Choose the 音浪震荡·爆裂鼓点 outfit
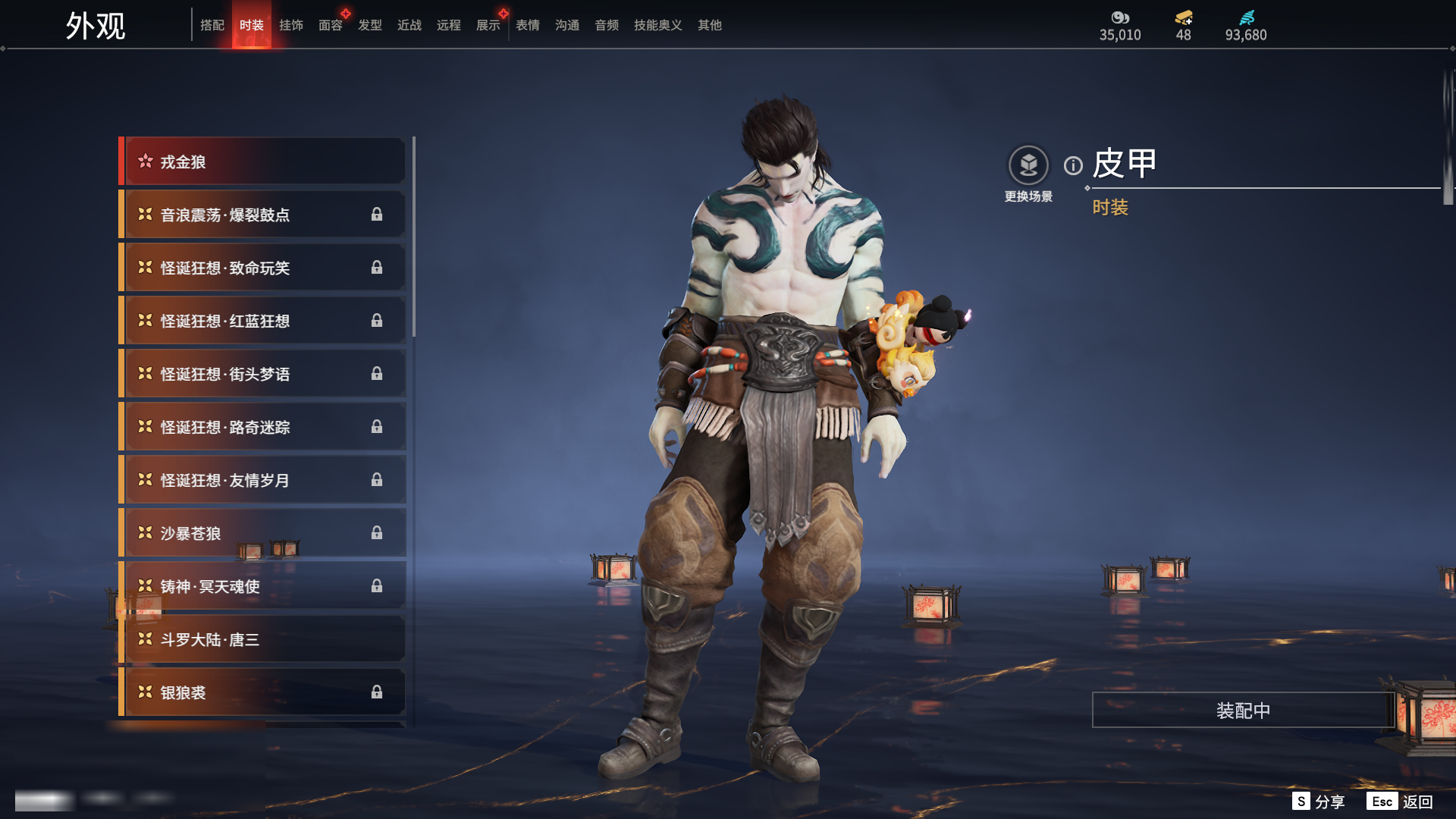Image resolution: width=1456 pixels, height=819 pixels. [x=262, y=215]
